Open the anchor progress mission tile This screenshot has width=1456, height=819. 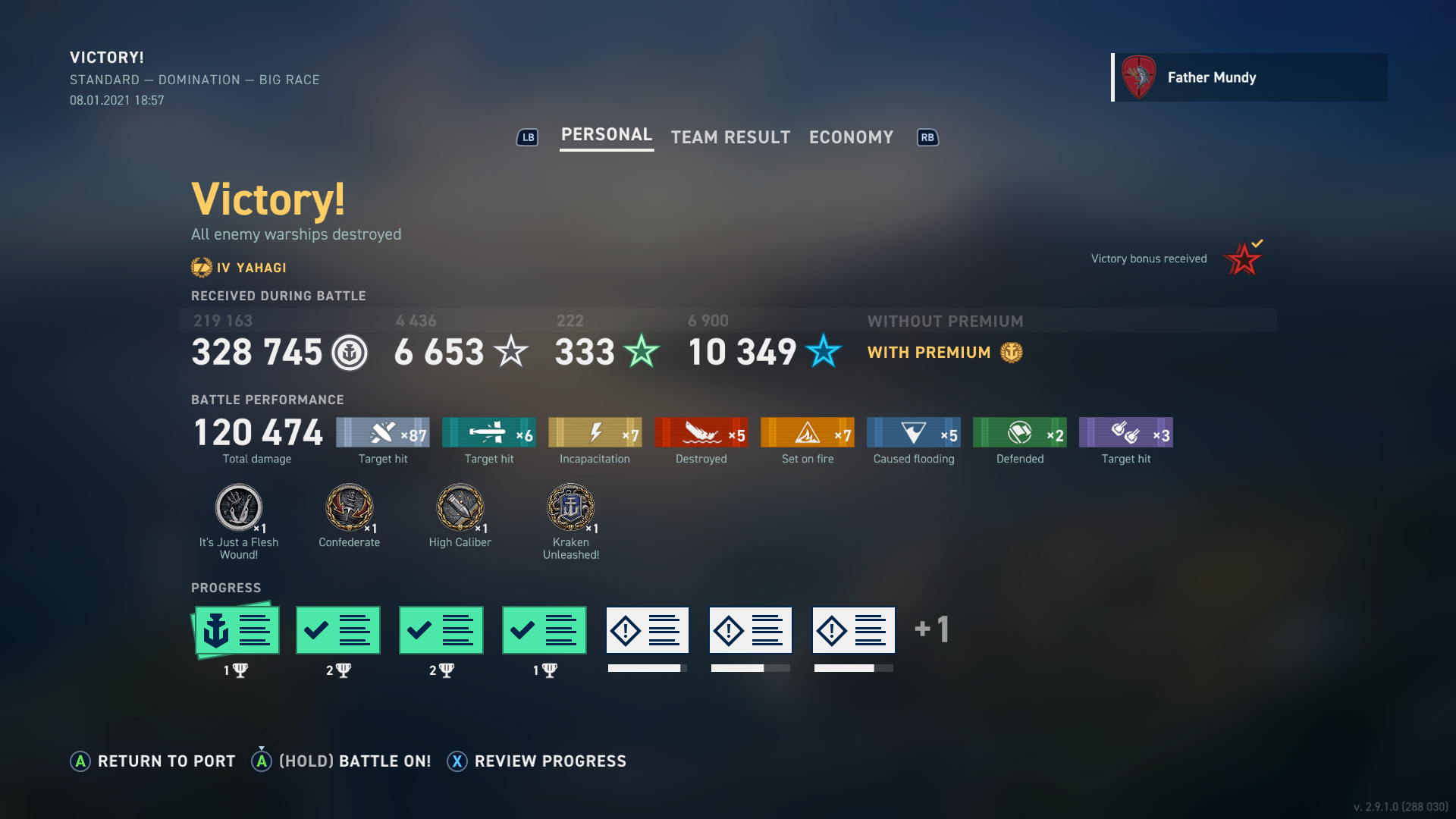point(237,630)
